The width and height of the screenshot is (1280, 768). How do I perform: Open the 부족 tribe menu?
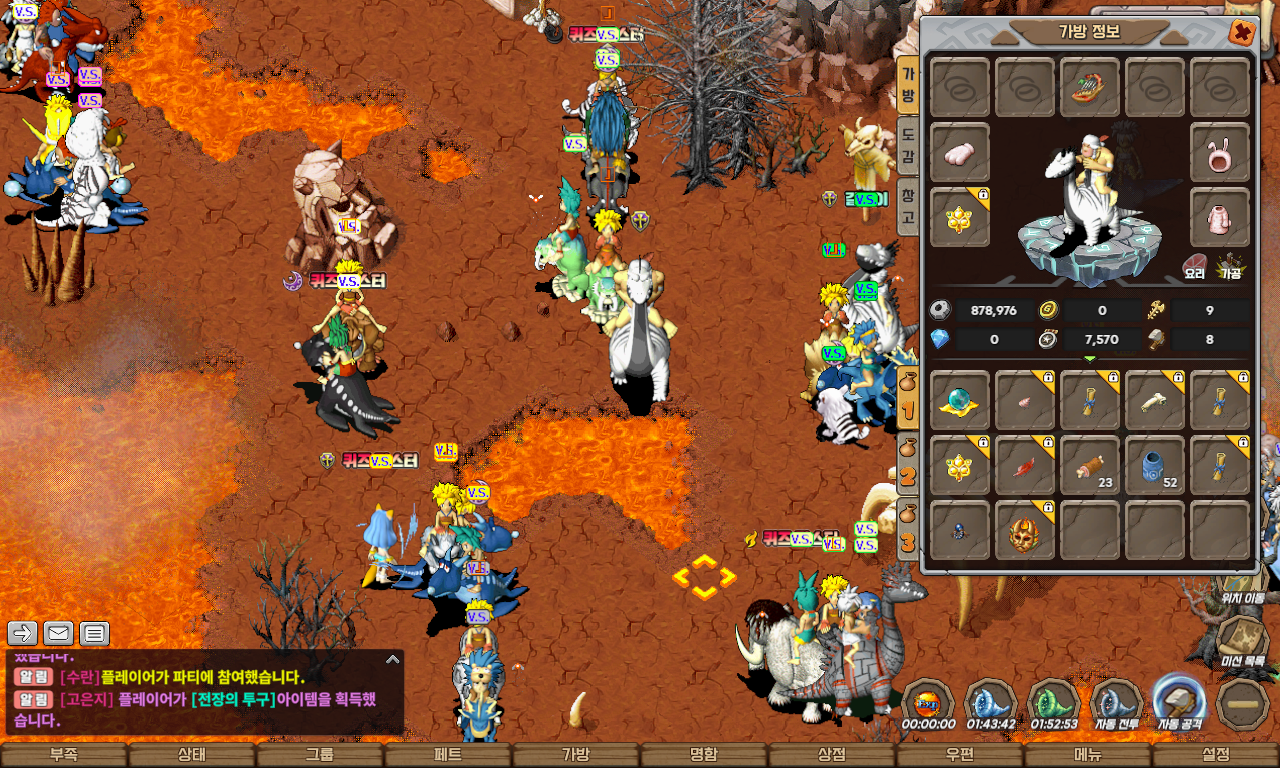(x=64, y=755)
